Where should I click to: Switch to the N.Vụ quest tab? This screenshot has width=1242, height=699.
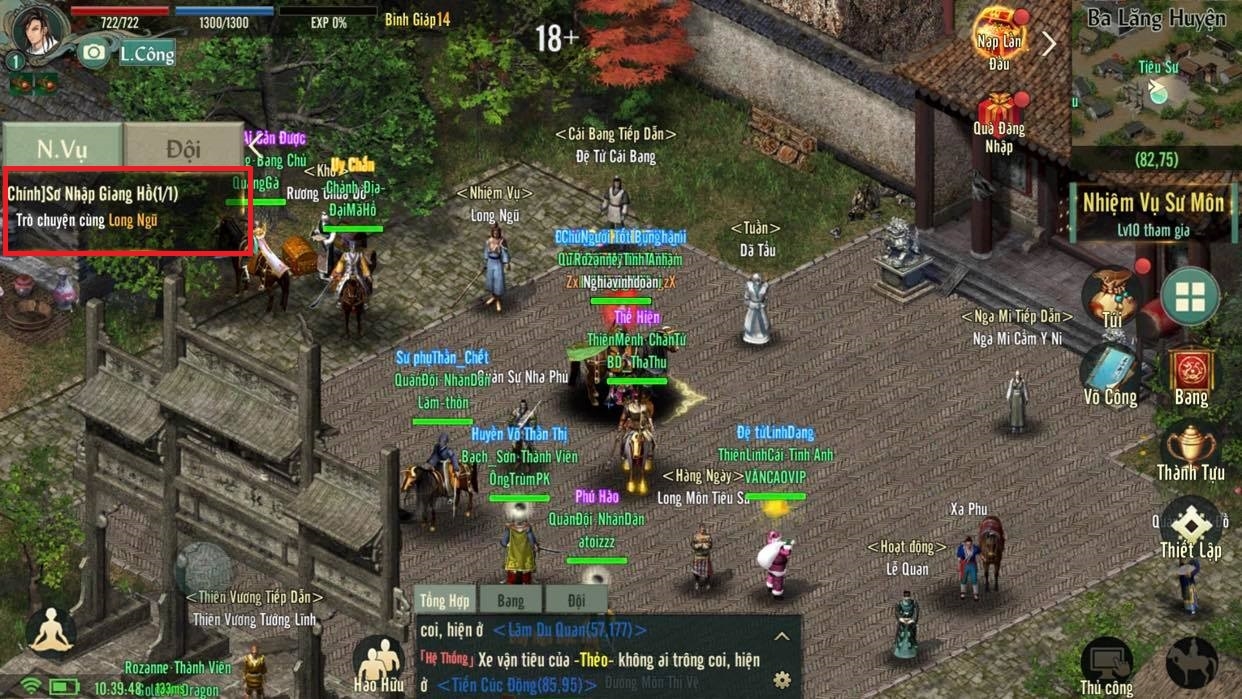point(62,148)
